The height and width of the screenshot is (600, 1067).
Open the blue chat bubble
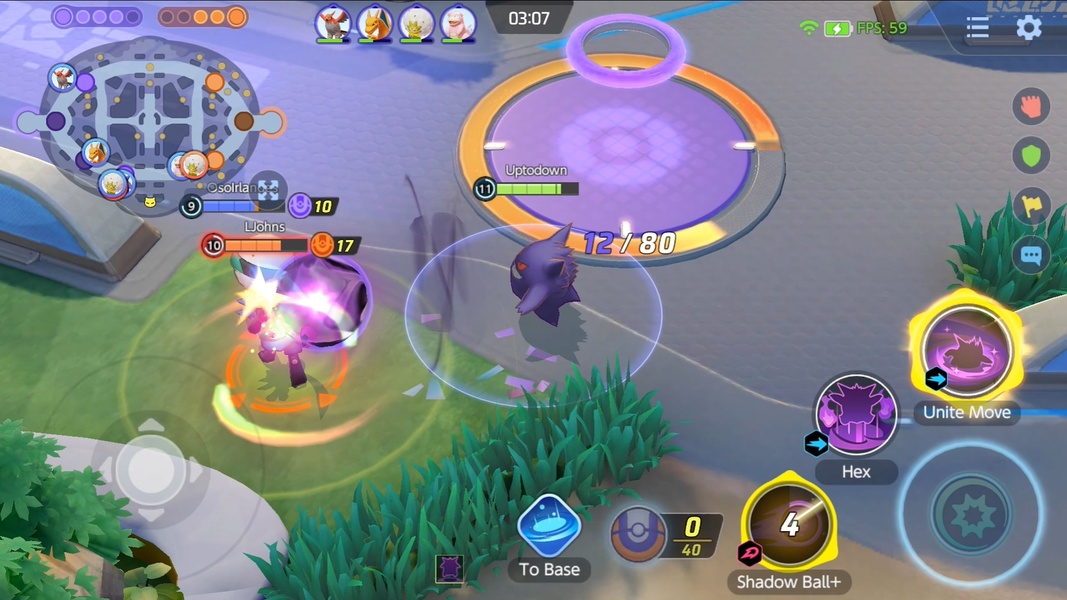click(x=1031, y=256)
